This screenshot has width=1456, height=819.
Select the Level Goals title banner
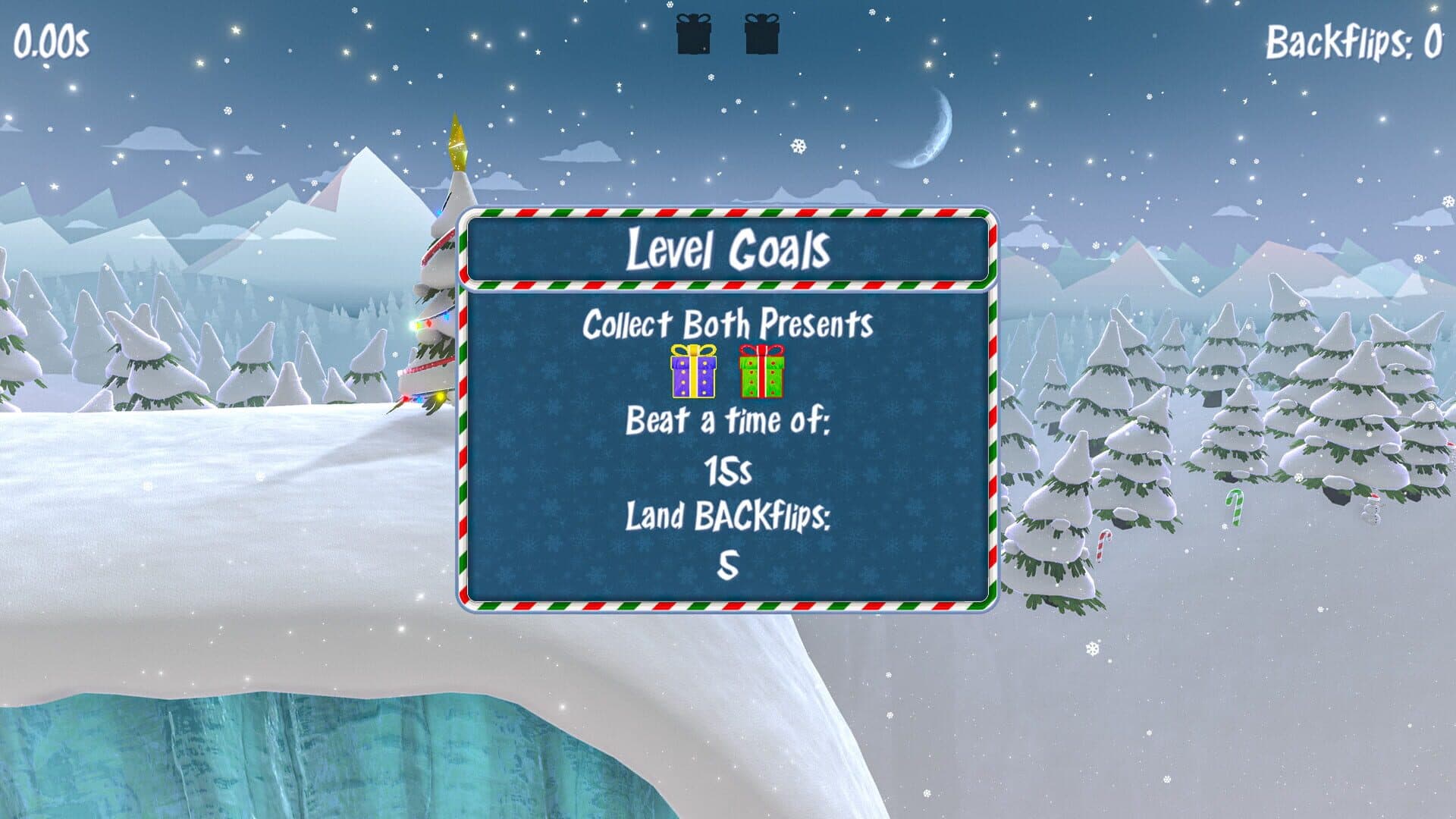click(x=728, y=249)
